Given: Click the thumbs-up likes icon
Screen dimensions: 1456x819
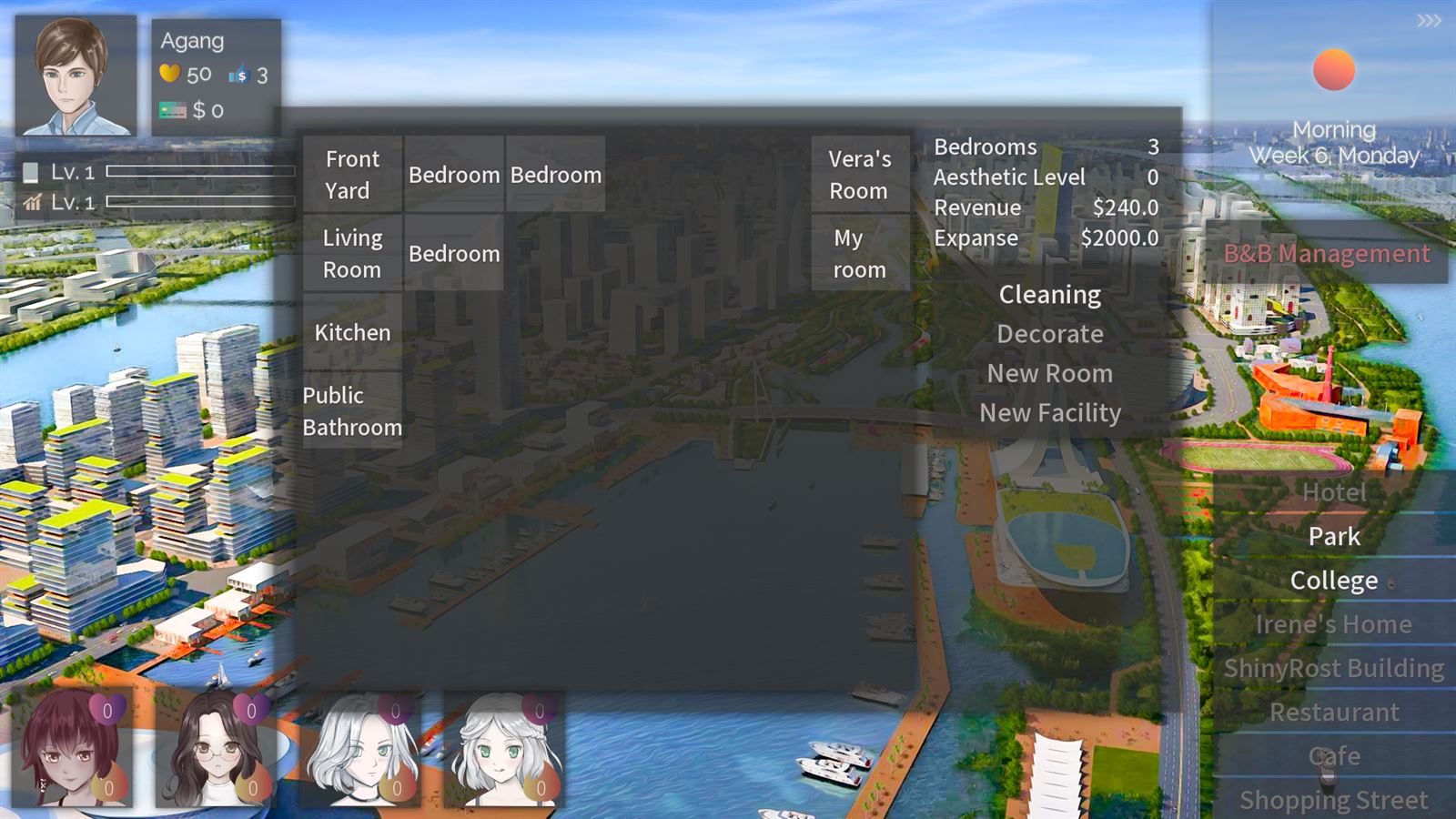Looking at the screenshot, I should point(239,75).
